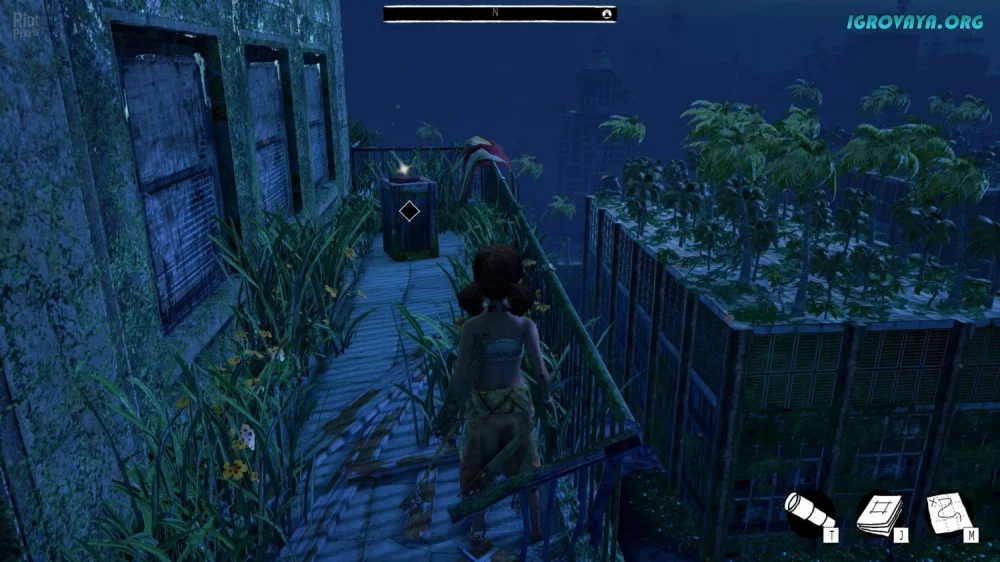The width and height of the screenshot is (1000, 562).
Task: Select the diamond interaction marker on the crate
Action: [x=408, y=211]
